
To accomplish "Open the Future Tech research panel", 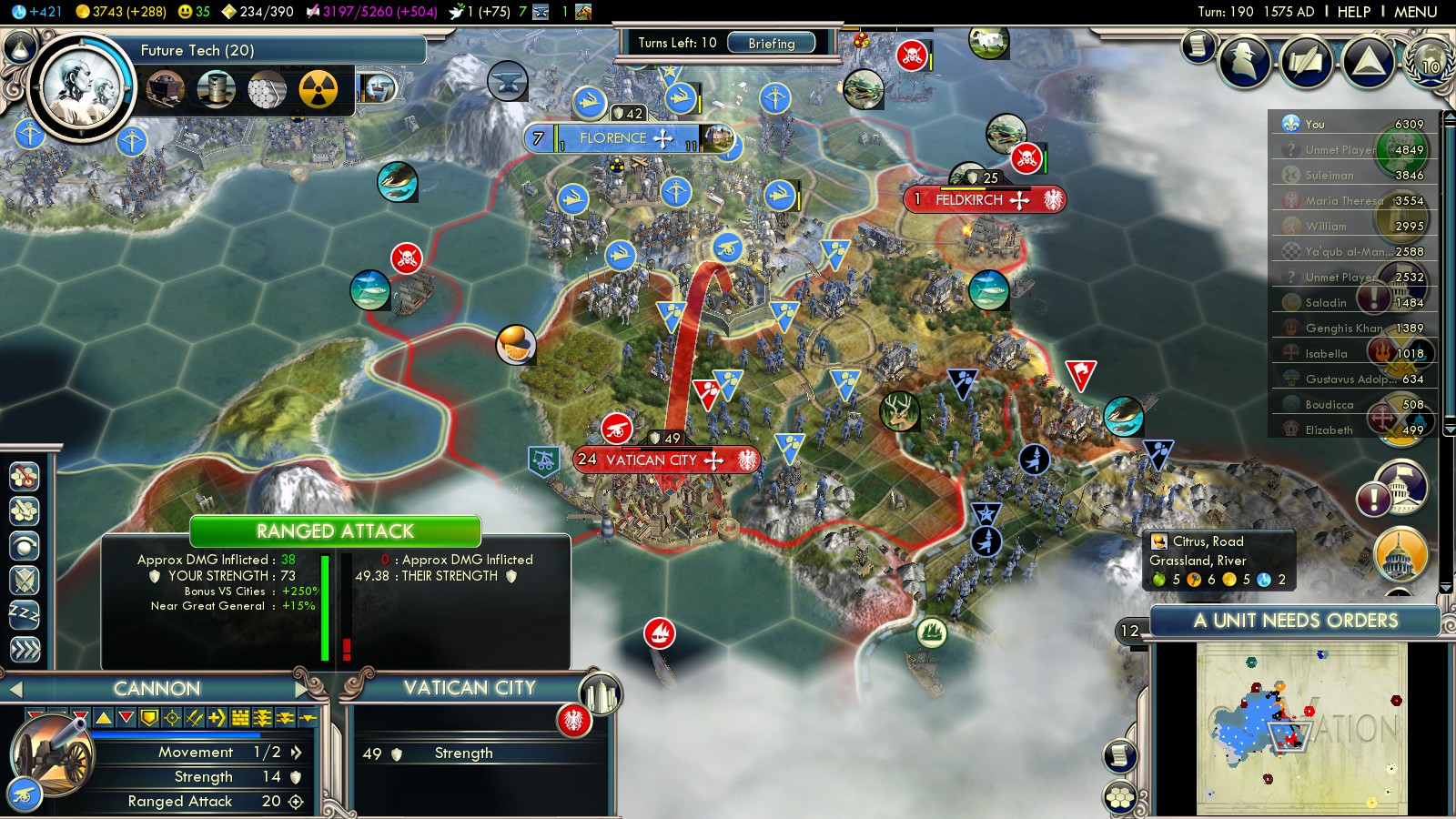I will (197, 50).
